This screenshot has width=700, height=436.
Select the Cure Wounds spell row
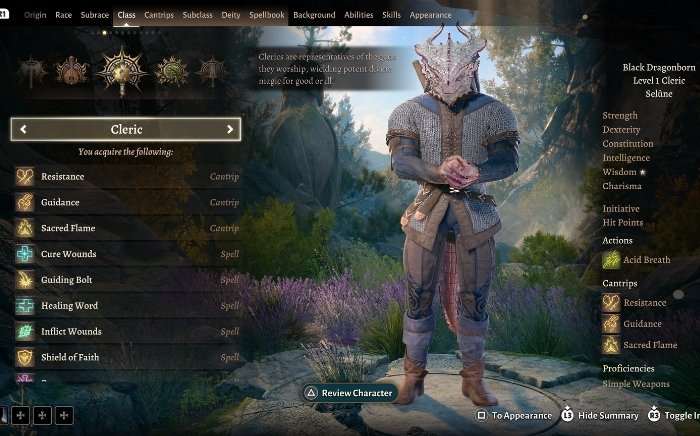(126, 254)
